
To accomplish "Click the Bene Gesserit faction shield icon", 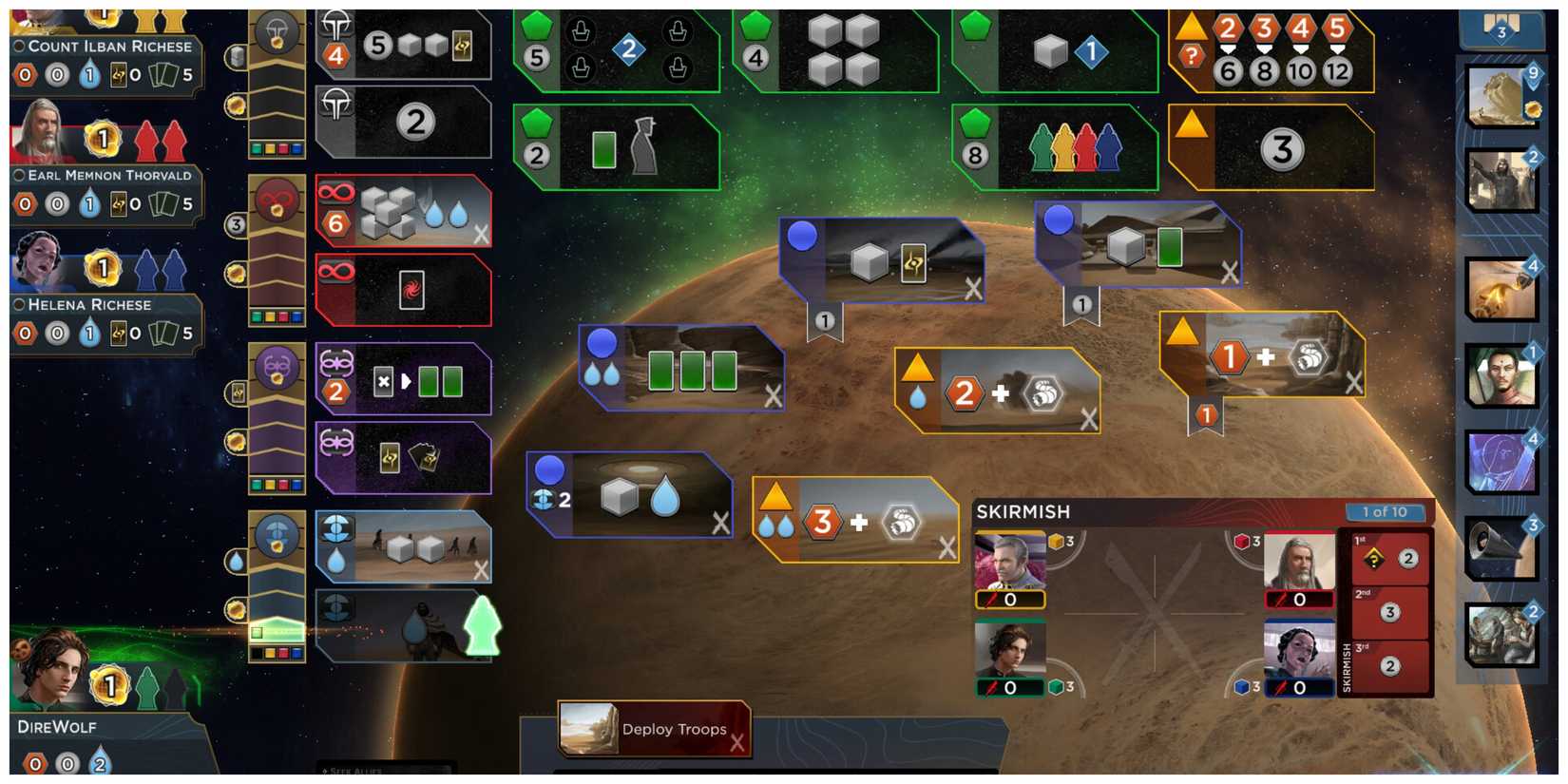I will tap(273, 373).
